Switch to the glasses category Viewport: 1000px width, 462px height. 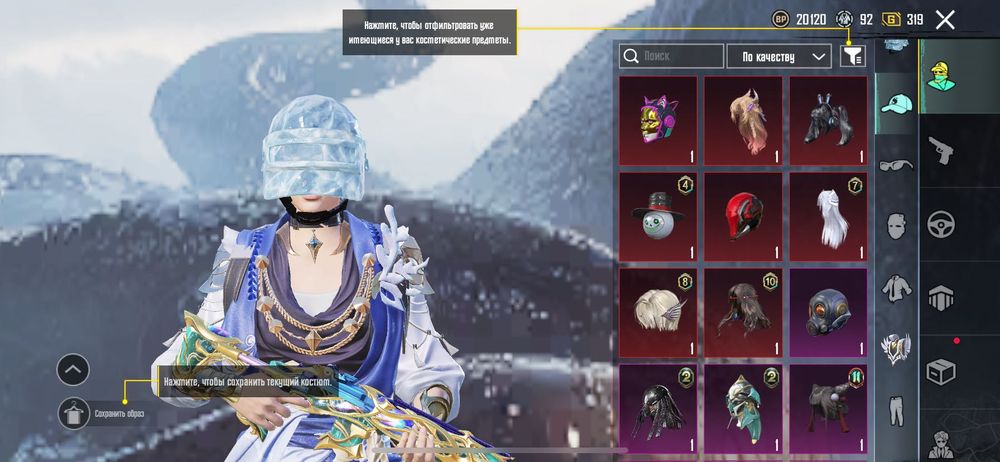[896, 164]
